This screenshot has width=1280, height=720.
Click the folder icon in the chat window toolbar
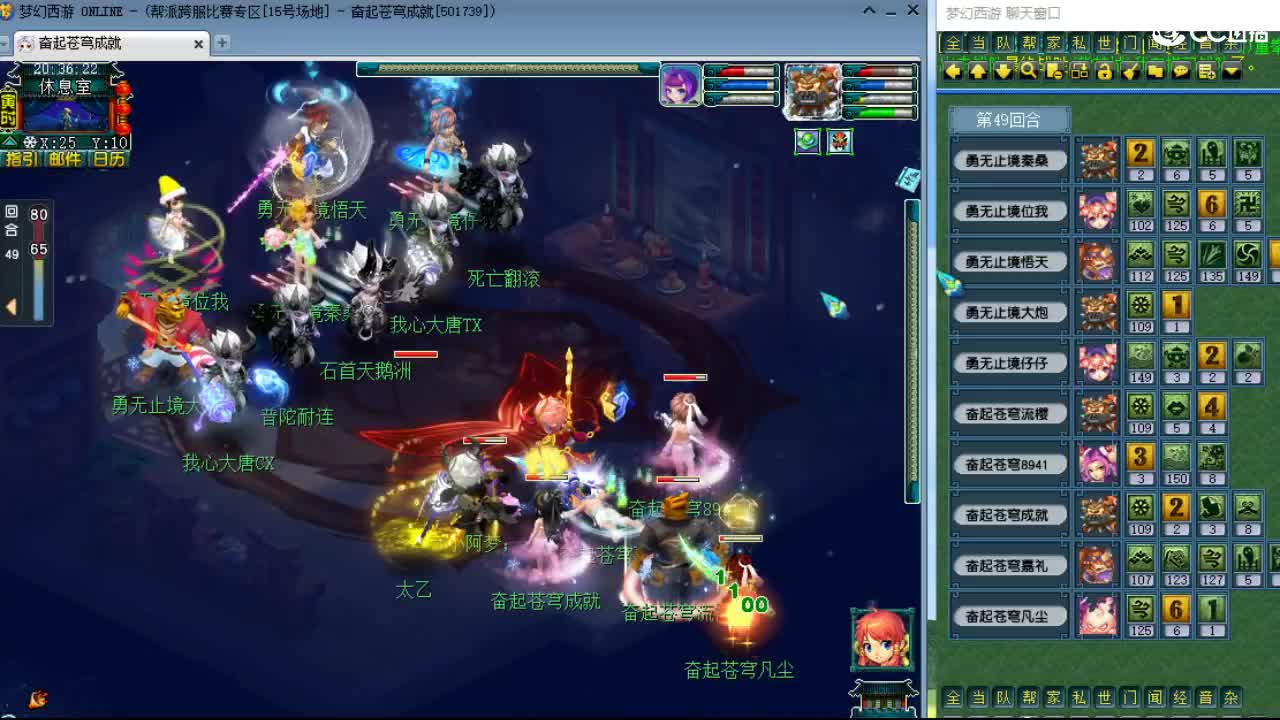1156,72
